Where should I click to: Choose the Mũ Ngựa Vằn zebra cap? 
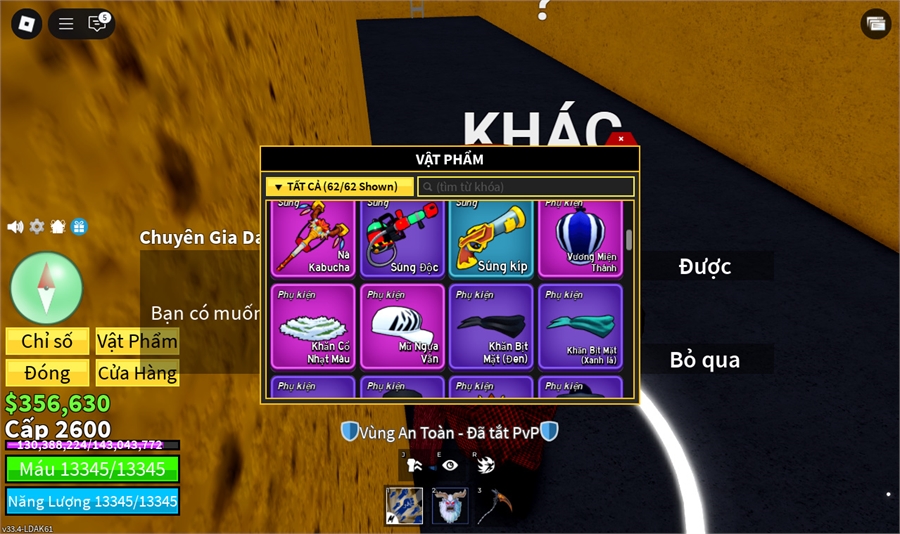(x=402, y=326)
